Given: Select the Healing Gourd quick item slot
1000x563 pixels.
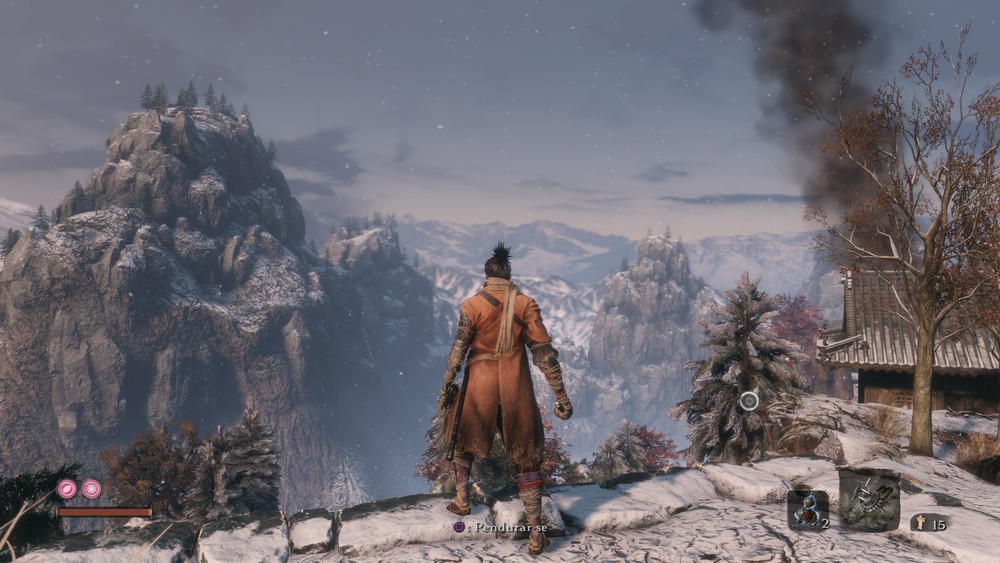Looking at the screenshot, I should pos(807,509).
